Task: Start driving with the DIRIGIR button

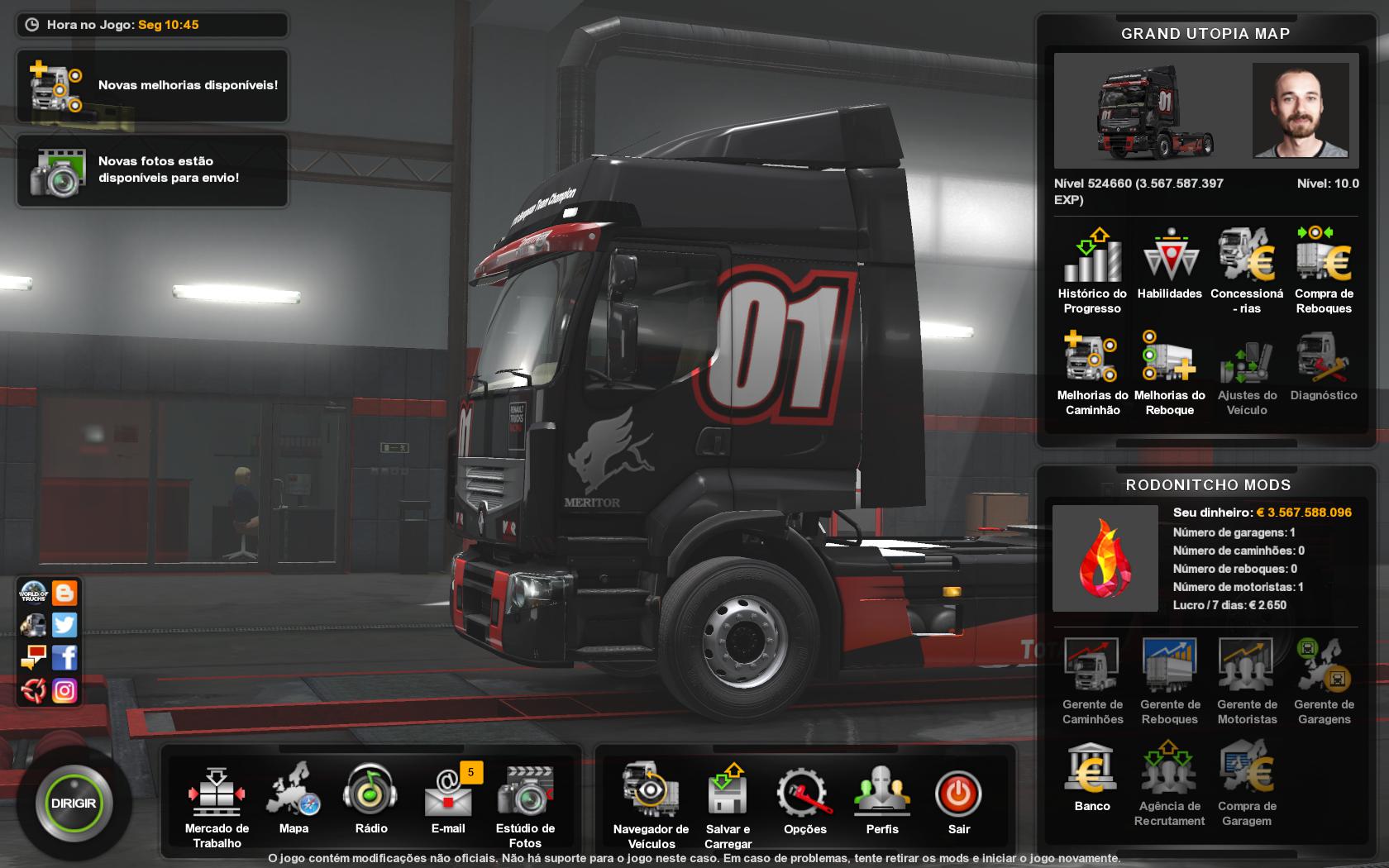Action: [74, 804]
